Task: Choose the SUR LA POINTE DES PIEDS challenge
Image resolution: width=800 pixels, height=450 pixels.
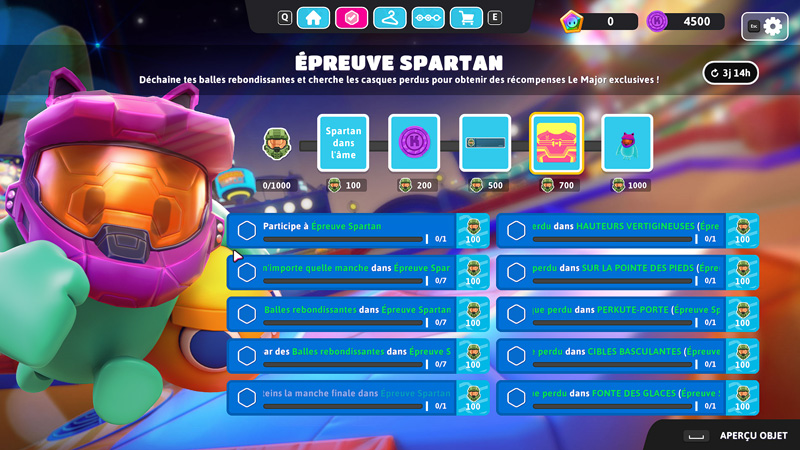Action: point(612,273)
